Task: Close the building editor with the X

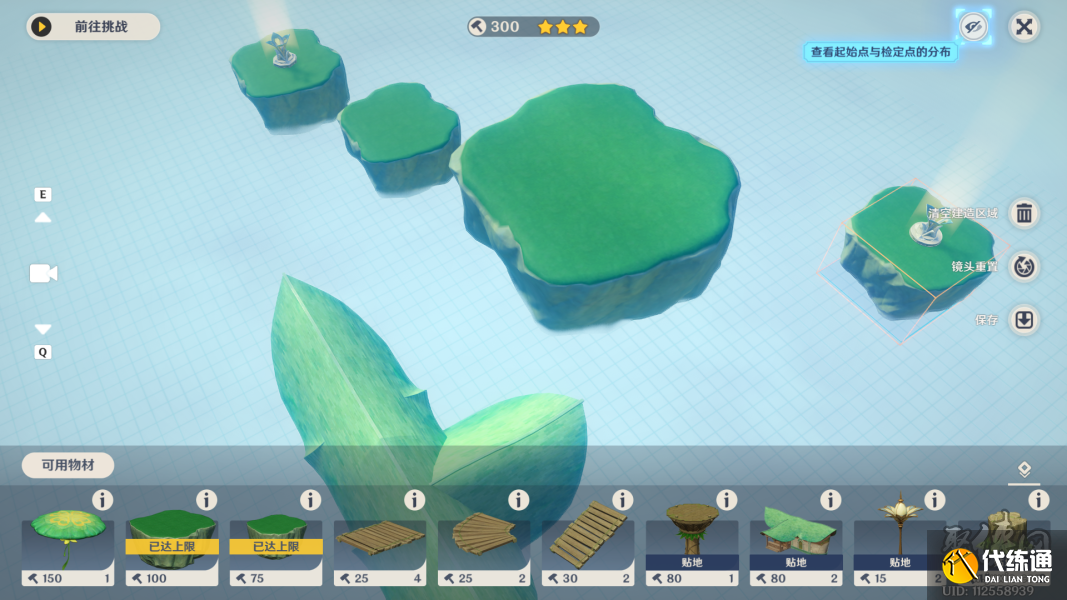Action: click(1024, 26)
